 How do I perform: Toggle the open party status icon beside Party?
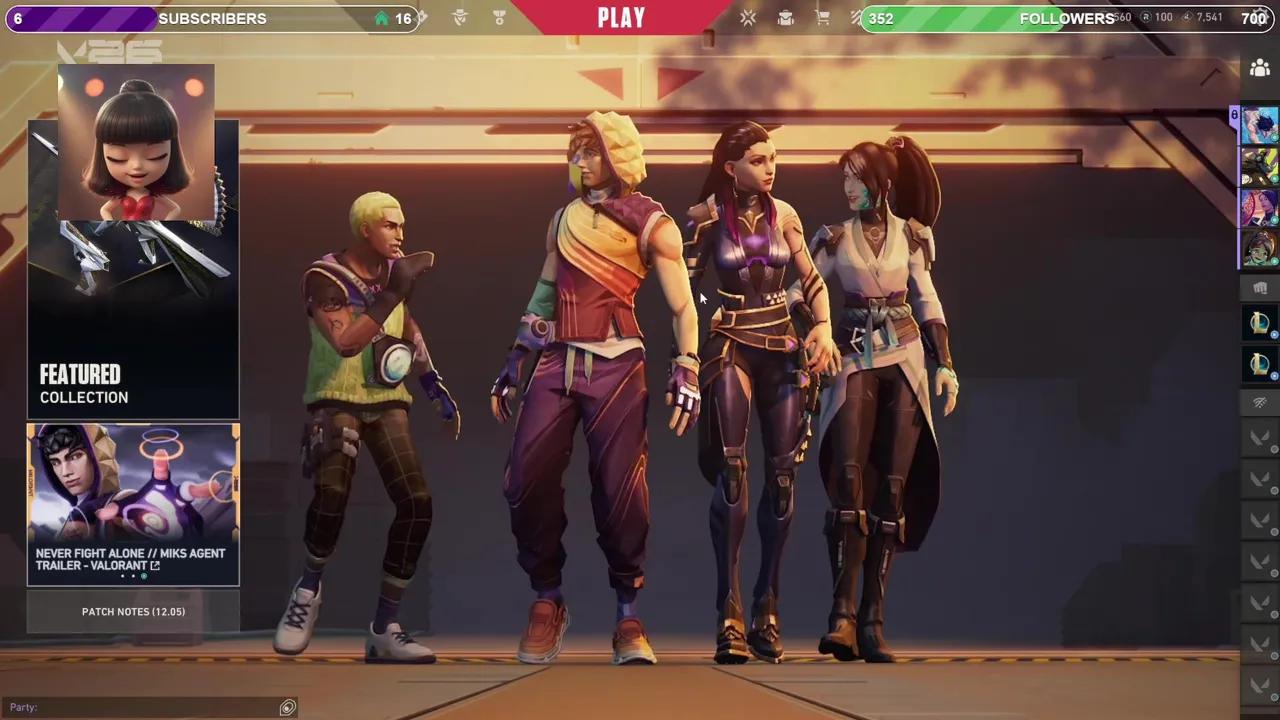point(287,707)
